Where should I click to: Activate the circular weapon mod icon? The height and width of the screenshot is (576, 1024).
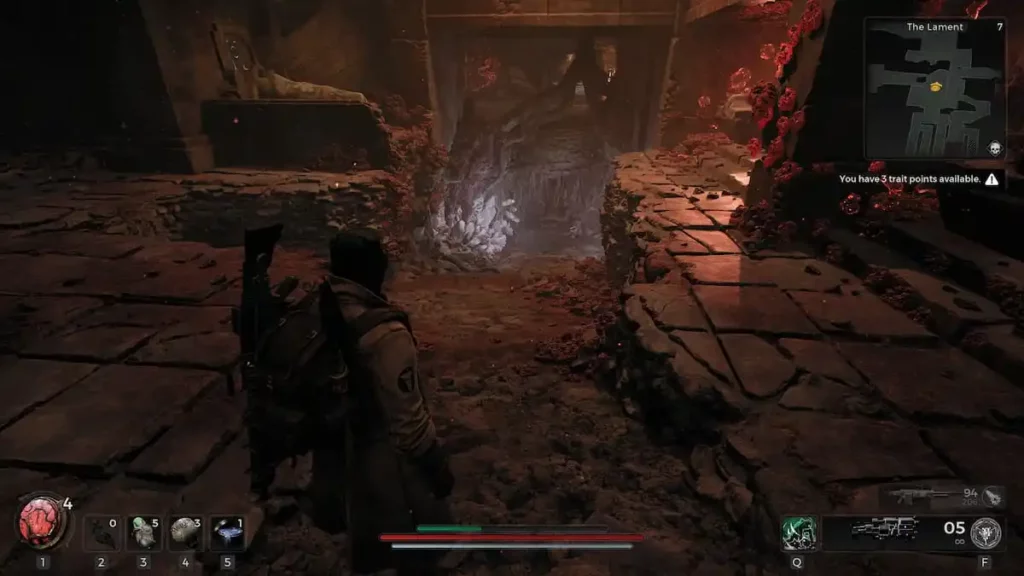985,532
